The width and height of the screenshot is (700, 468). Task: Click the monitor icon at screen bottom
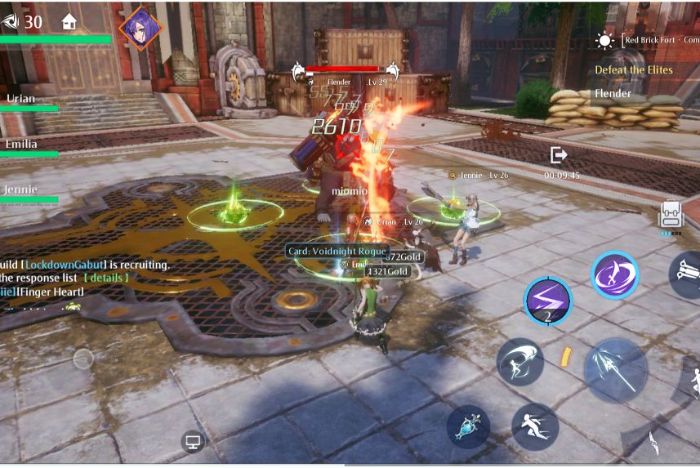(193, 440)
